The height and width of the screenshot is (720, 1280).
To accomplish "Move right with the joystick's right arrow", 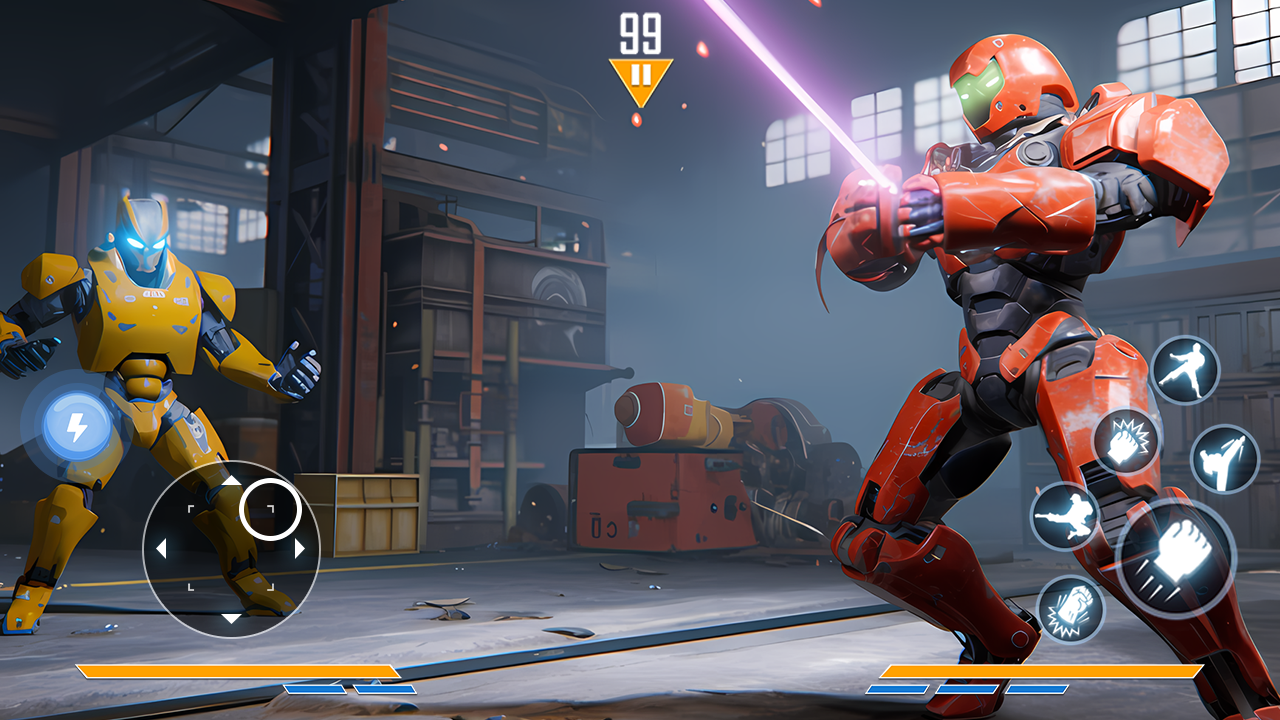I will click(299, 548).
